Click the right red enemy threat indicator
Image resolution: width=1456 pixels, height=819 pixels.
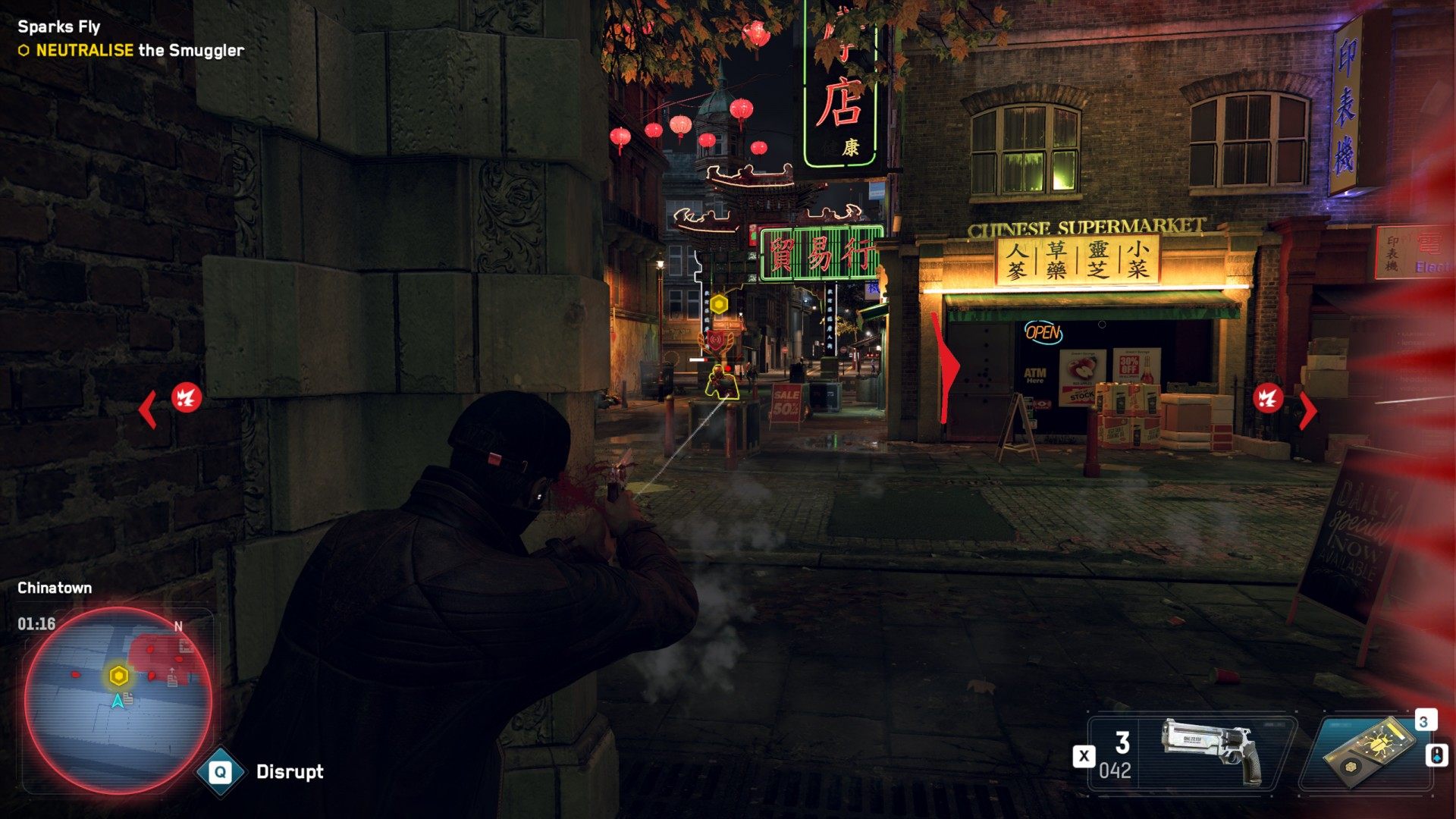tap(1268, 398)
